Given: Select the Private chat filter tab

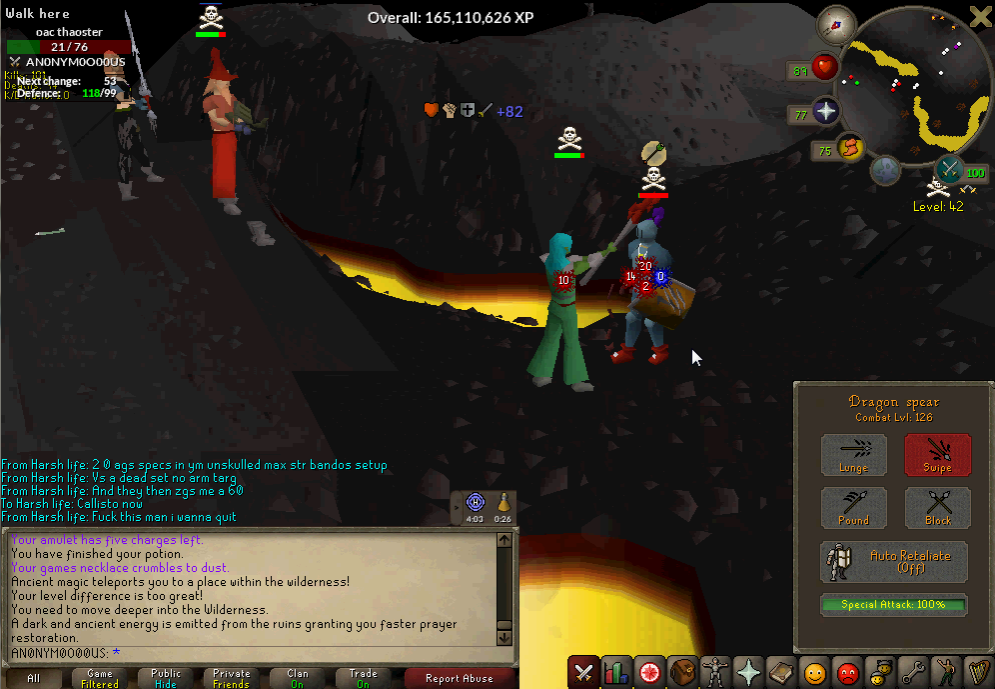Looking at the screenshot, I should point(232,678).
